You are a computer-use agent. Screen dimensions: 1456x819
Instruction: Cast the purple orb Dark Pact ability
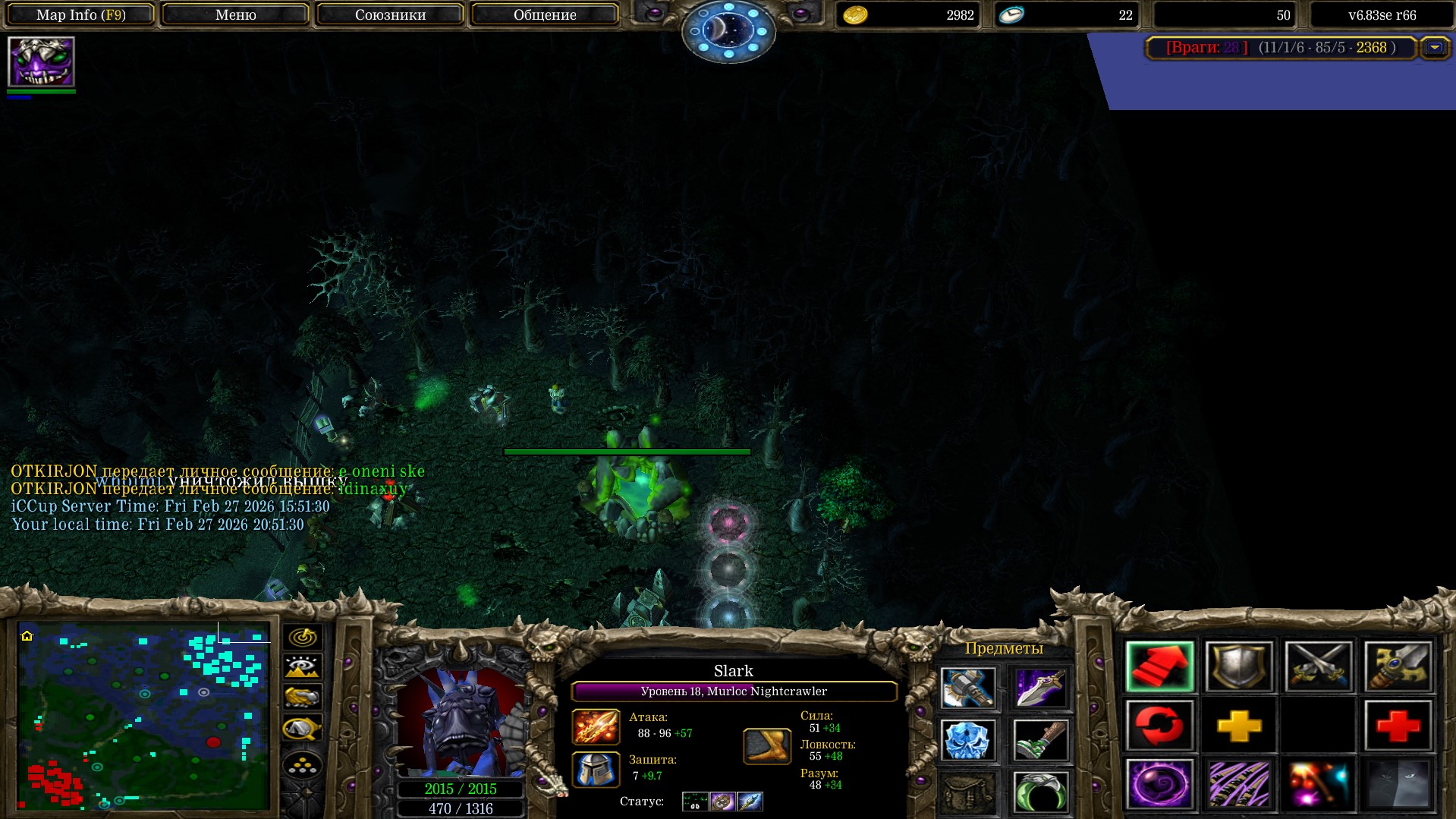[x=1159, y=784]
